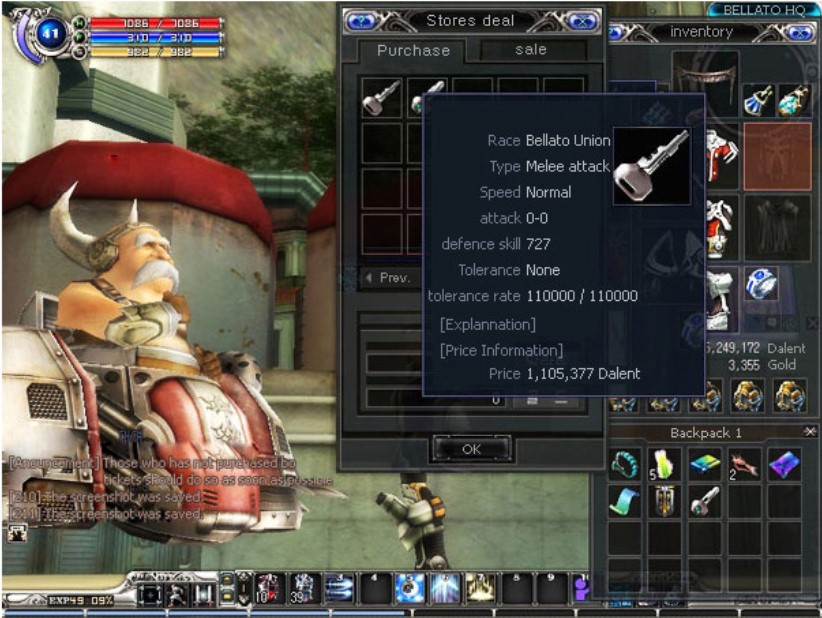Switch to the sale tab
Image resolution: width=822 pixels, height=618 pixels.
click(x=530, y=50)
